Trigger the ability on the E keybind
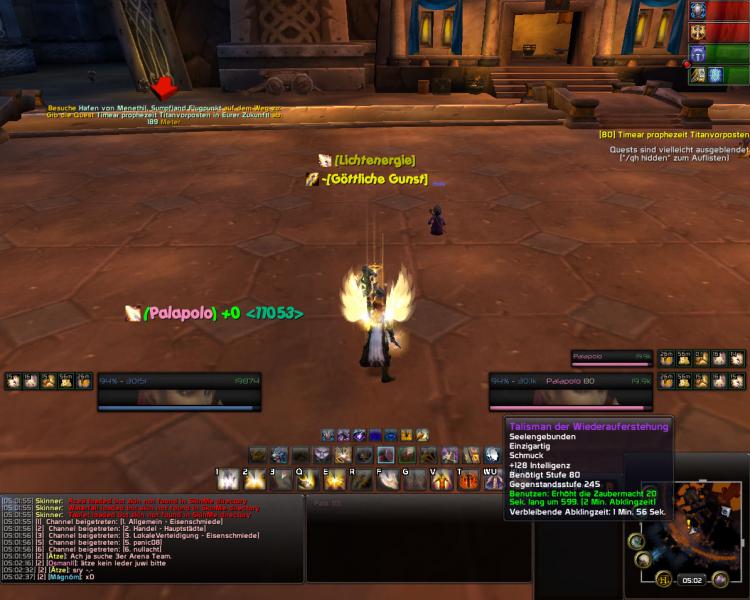The image size is (750, 600). click(x=333, y=480)
